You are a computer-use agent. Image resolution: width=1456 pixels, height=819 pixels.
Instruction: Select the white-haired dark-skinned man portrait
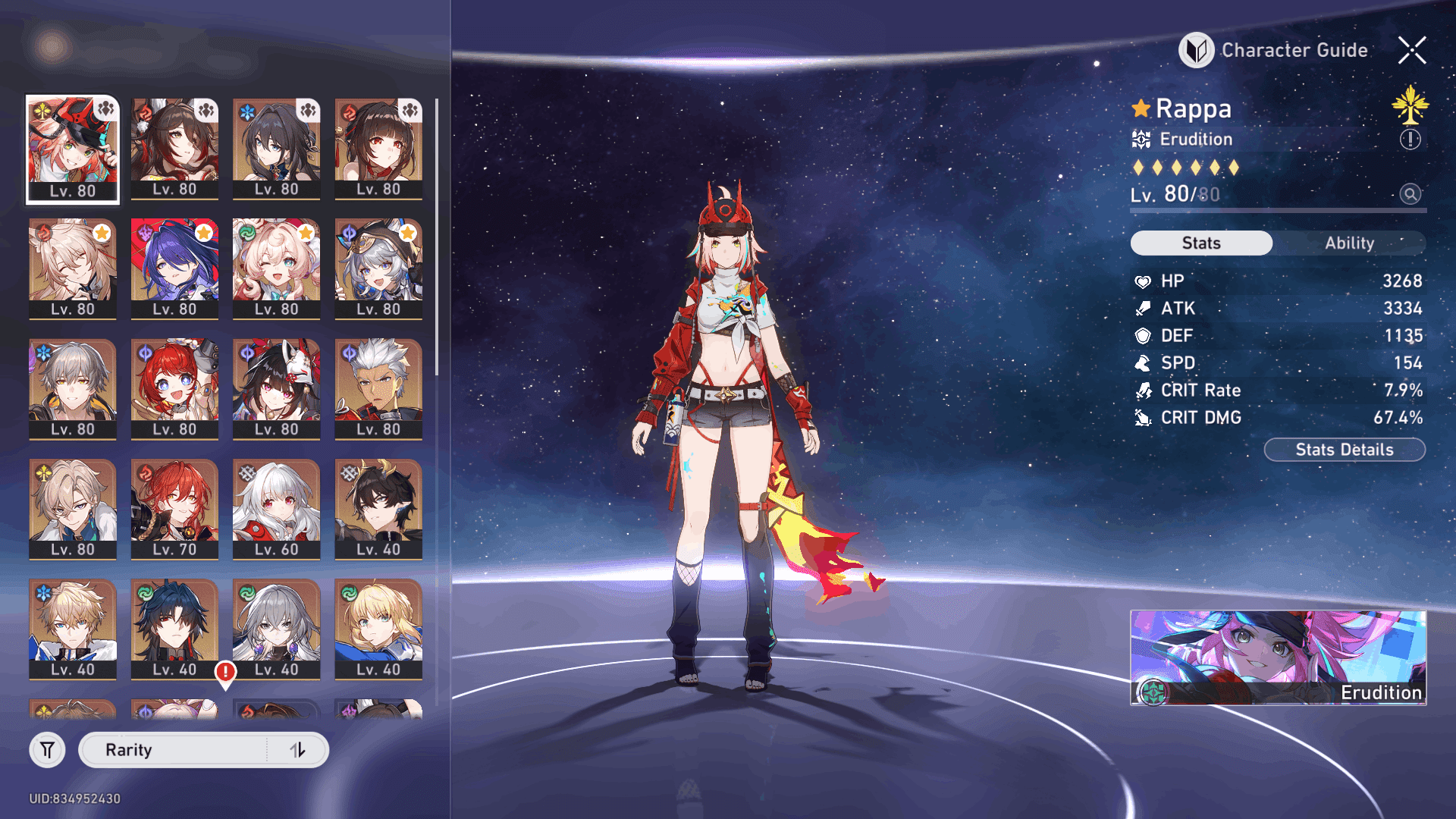pyautogui.click(x=378, y=389)
